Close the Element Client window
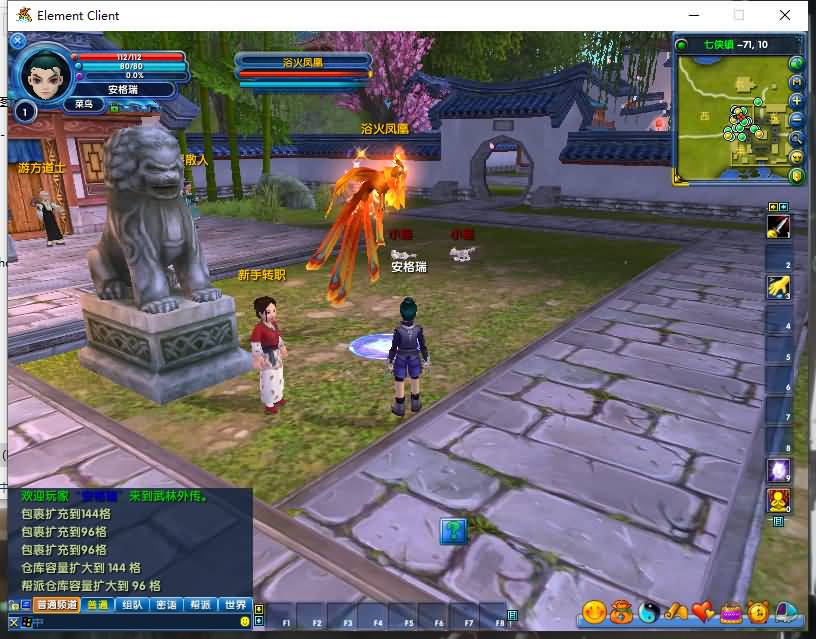Viewport: 816px width, 639px height. coord(787,15)
